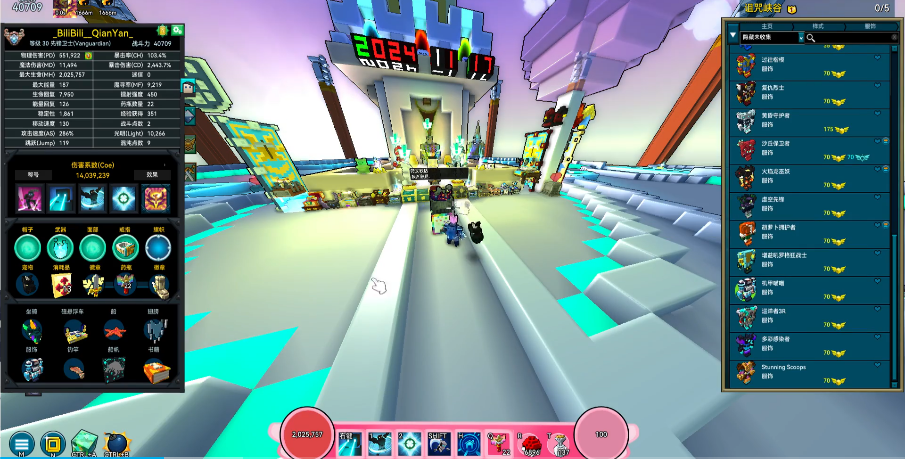The width and height of the screenshot is (905, 459).
Task: Open the yellow N menu button
Action: coord(54,443)
